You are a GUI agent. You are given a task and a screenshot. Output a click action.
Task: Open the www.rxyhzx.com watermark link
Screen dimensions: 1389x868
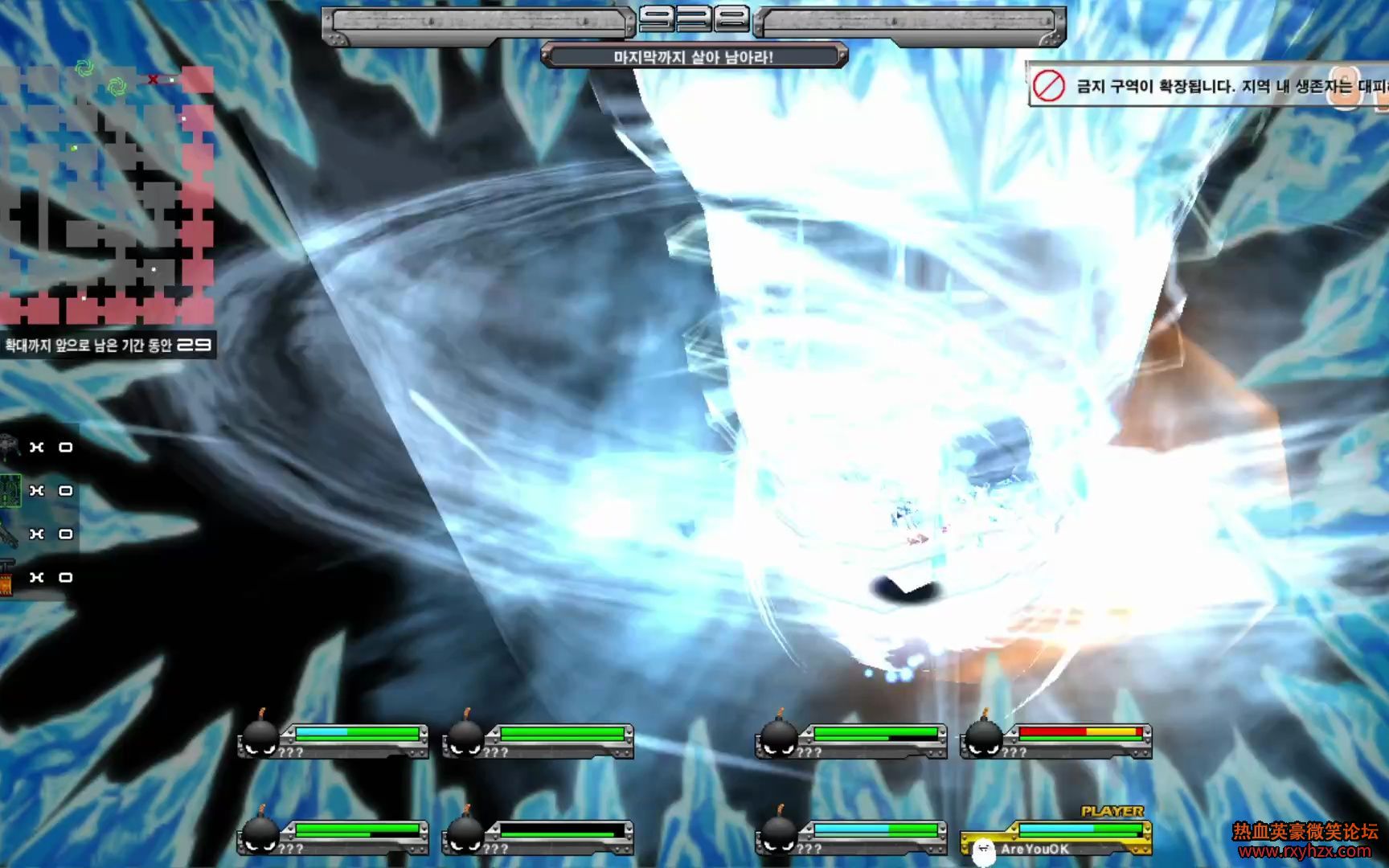pyautogui.click(x=1305, y=851)
